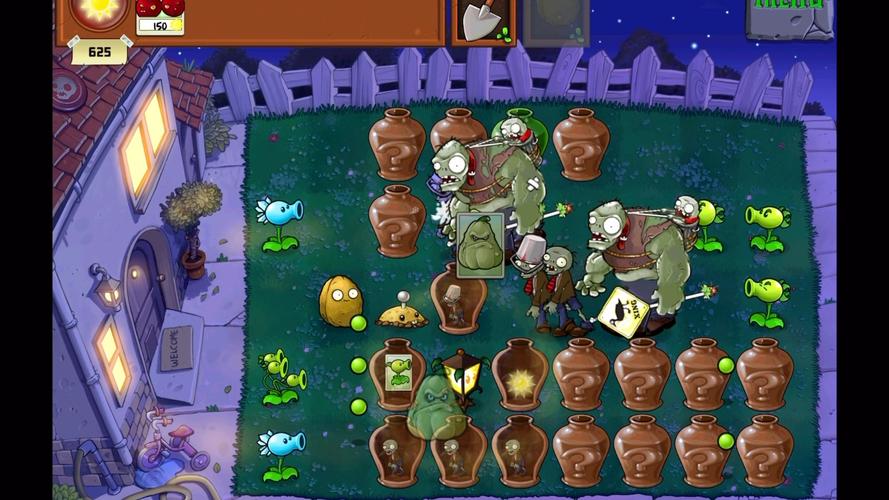The image size is (889, 500).
Task: Select the Cherry Bomb seed packet
Action: [x=160, y=15]
